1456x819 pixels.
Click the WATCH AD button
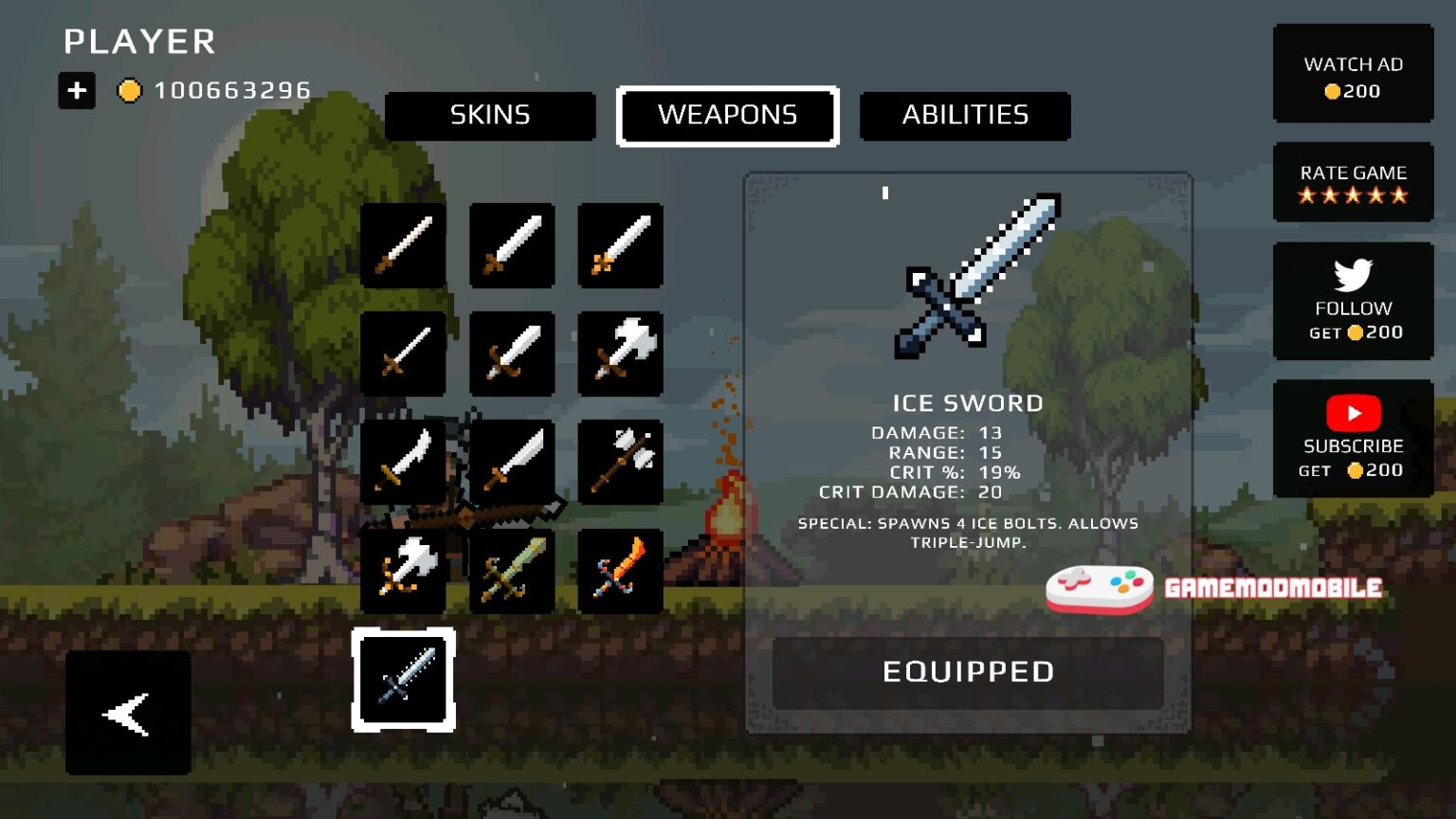click(1354, 76)
